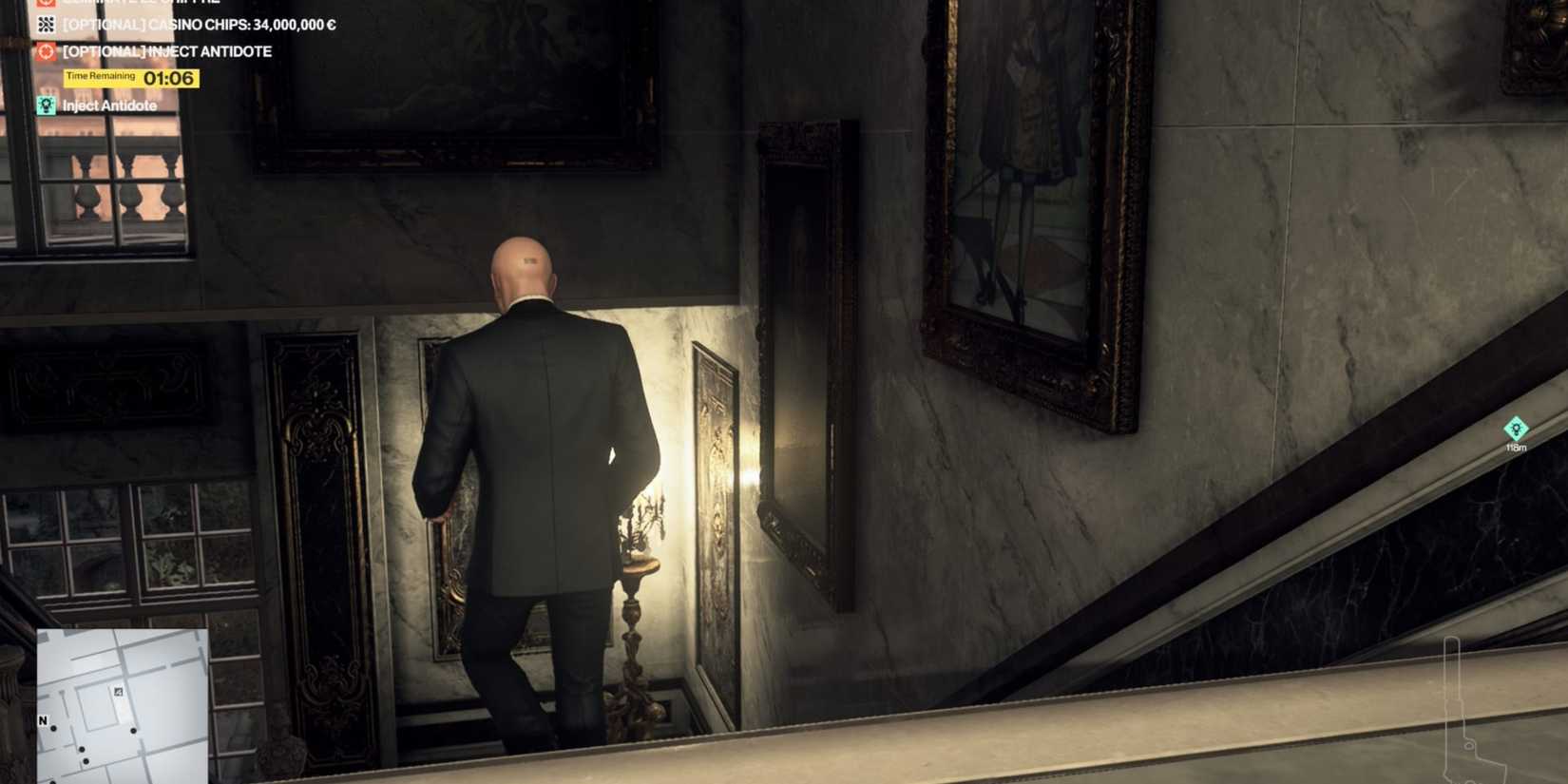Click the tilted framed painting on the right wall

803,361
